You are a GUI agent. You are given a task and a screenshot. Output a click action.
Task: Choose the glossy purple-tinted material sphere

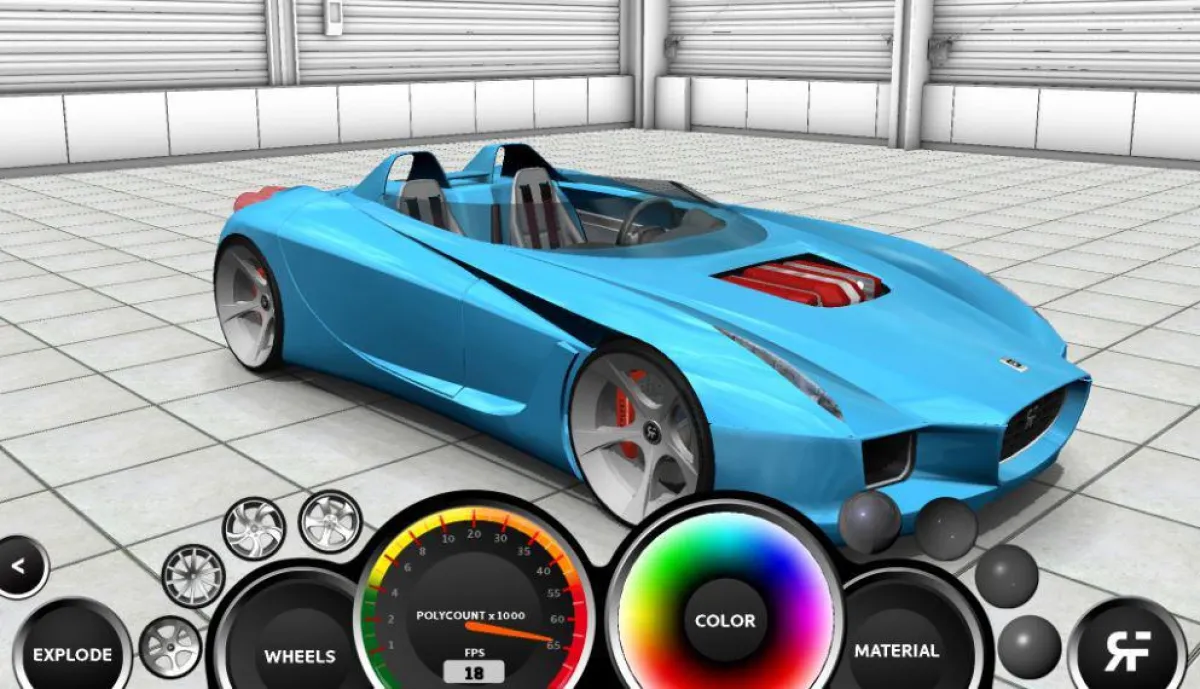pyautogui.click(x=869, y=521)
